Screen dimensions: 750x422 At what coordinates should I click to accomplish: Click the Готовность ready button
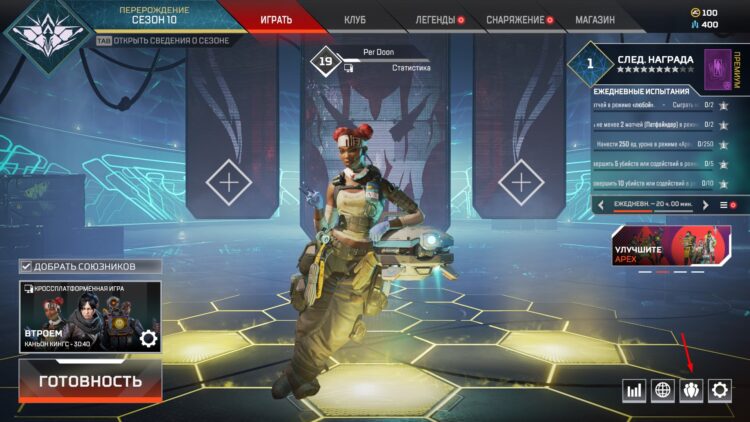90,381
